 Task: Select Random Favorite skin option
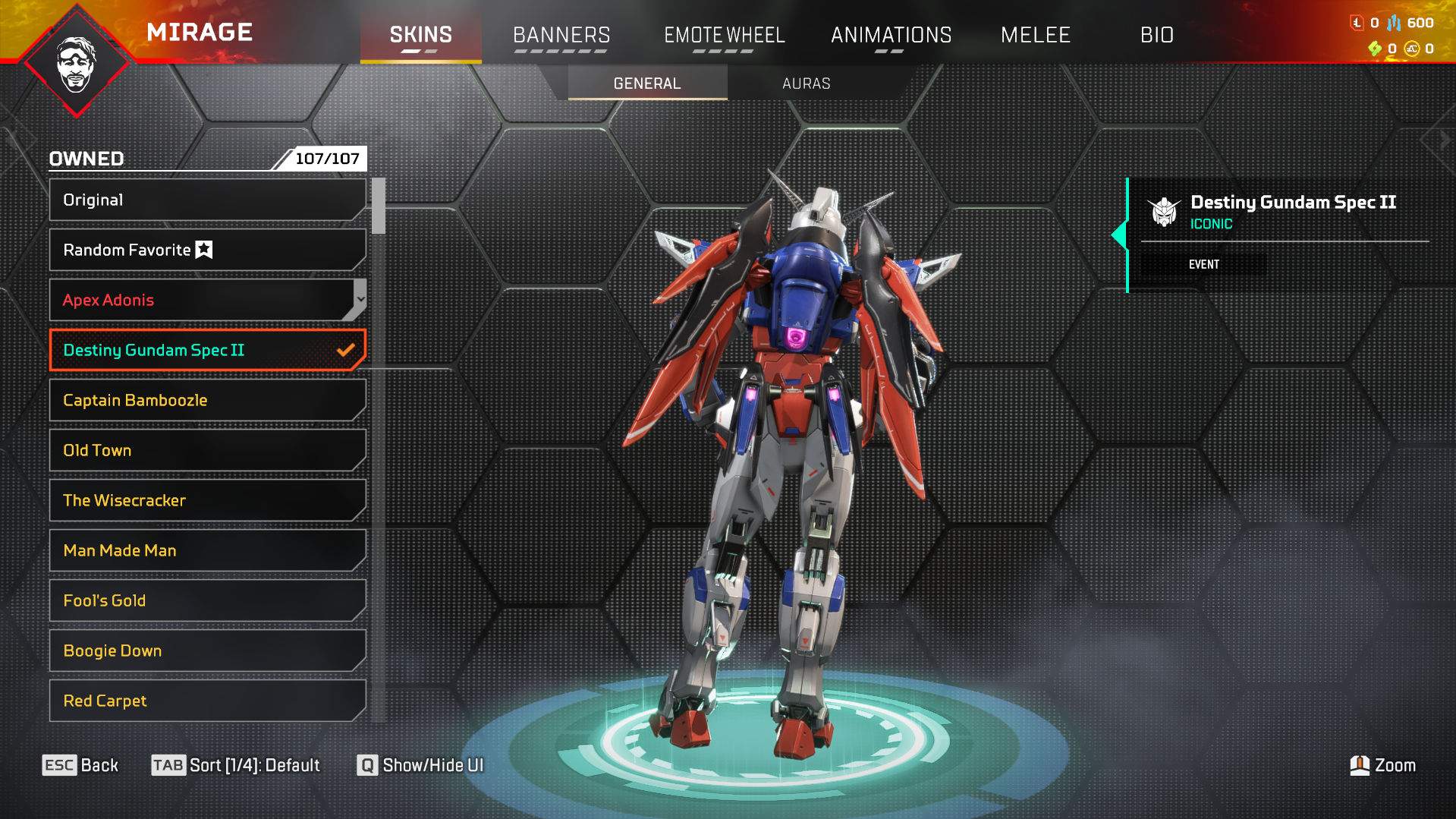tap(206, 250)
